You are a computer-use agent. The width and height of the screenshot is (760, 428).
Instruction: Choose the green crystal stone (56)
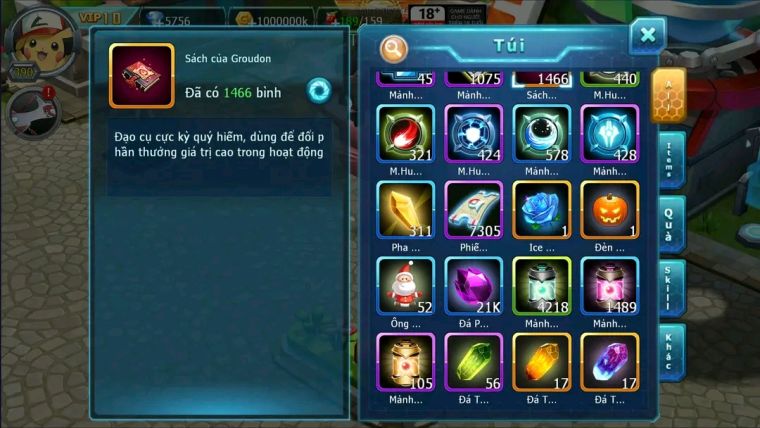(473, 362)
